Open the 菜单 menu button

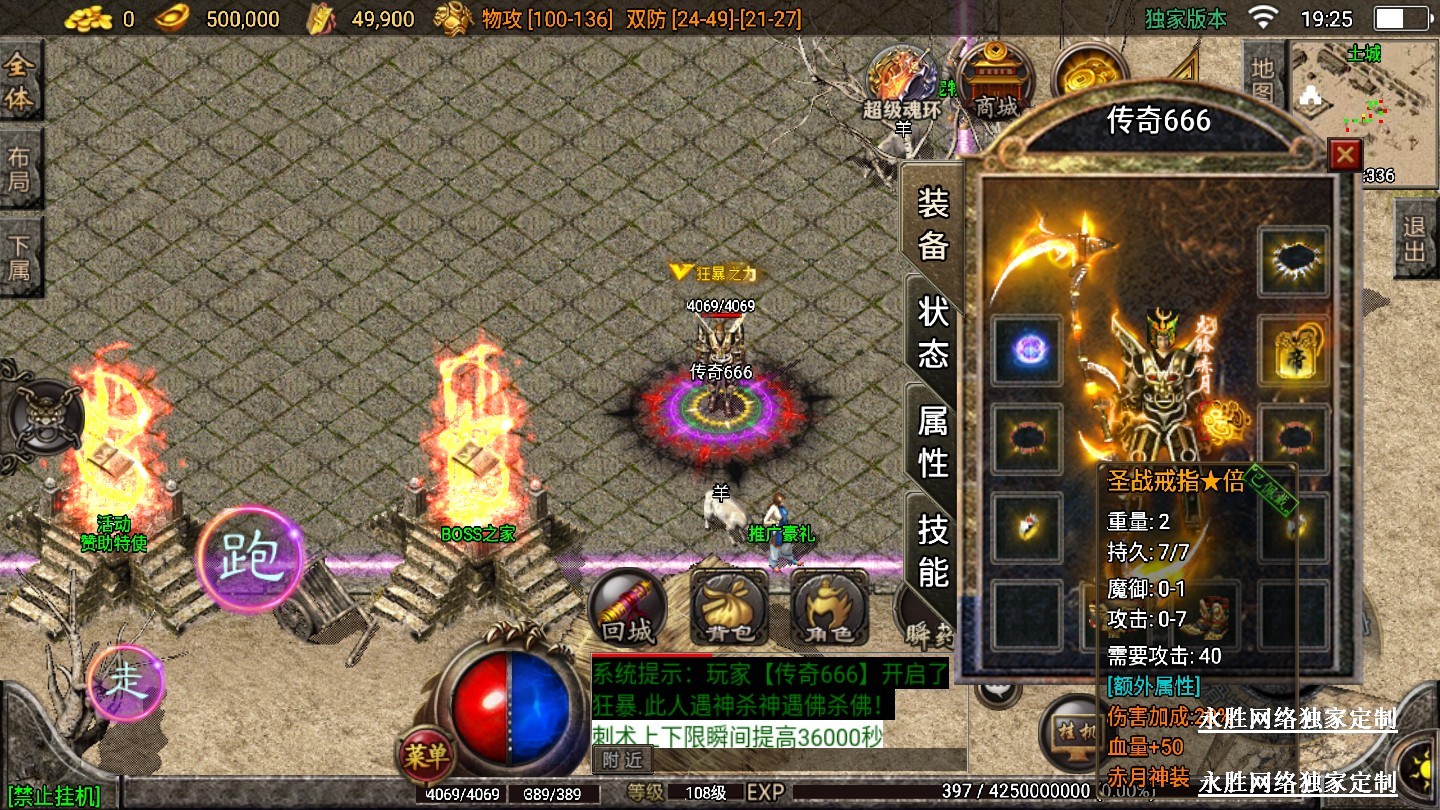point(426,756)
